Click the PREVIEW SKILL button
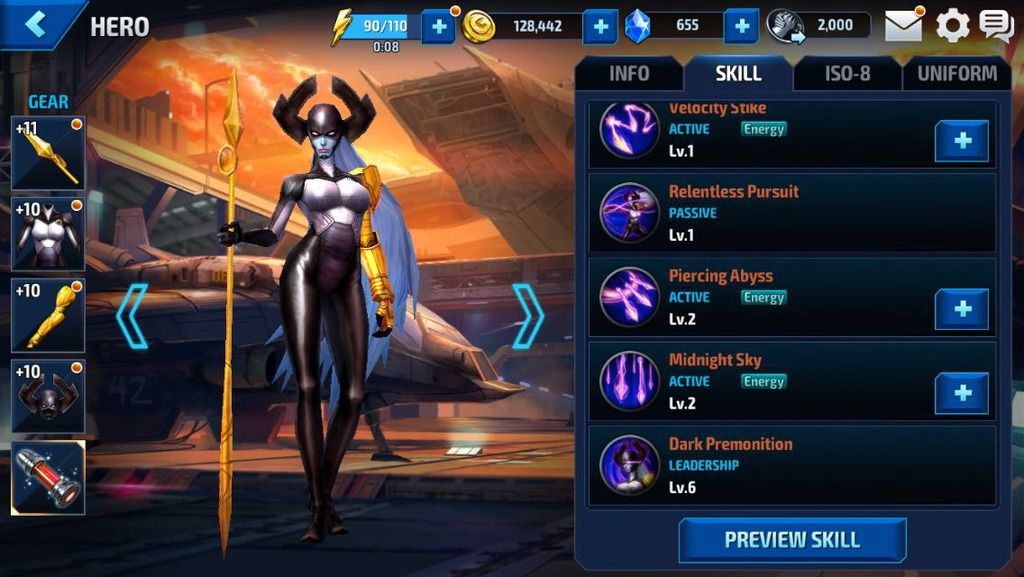The width and height of the screenshot is (1024, 577). [x=792, y=540]
